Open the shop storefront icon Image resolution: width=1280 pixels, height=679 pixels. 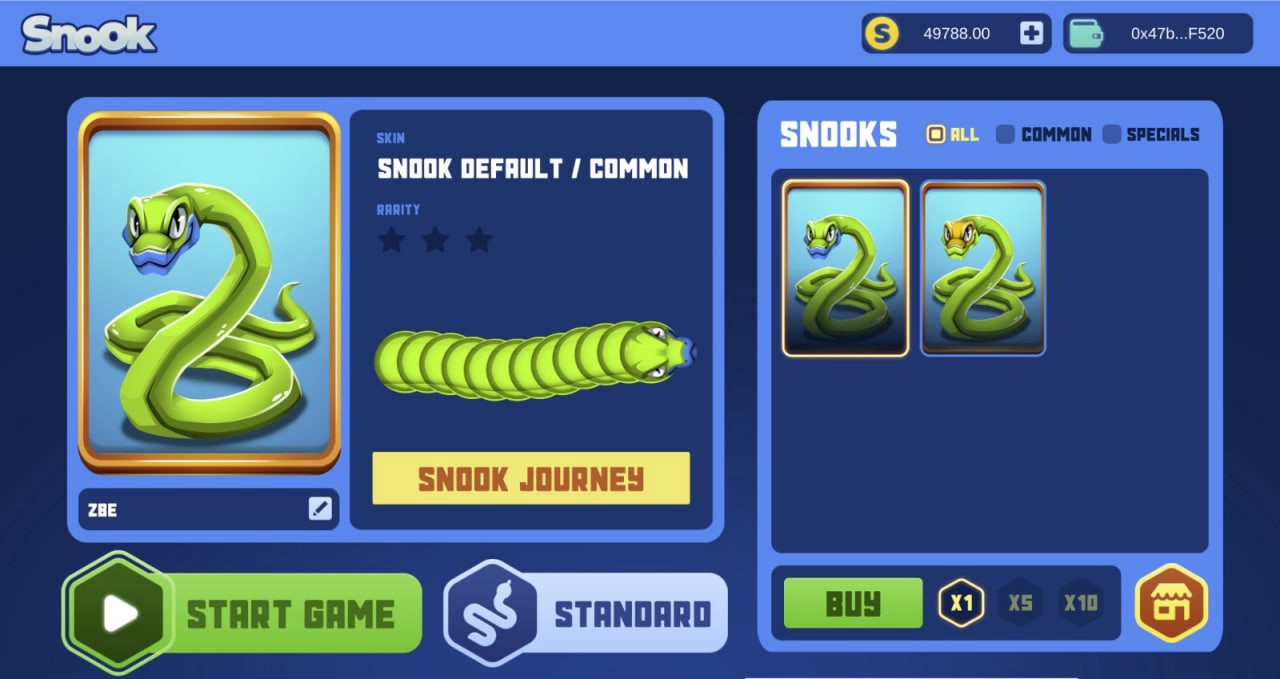point(1171,603)
